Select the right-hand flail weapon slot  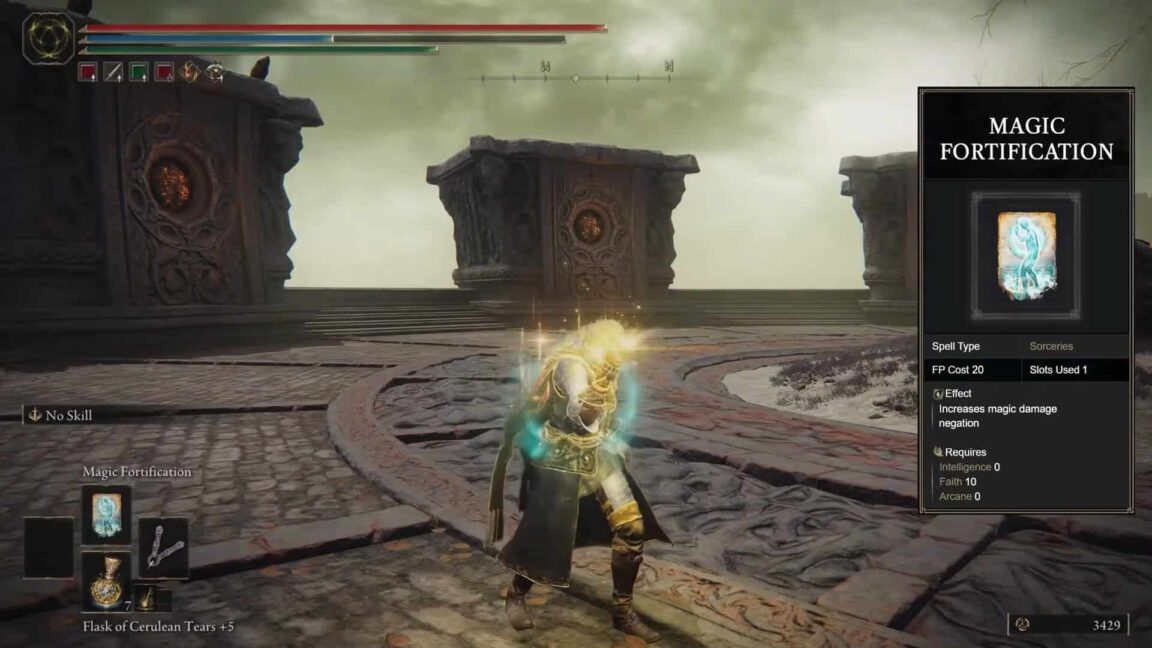pyautogui.click(x=162, y=548)
